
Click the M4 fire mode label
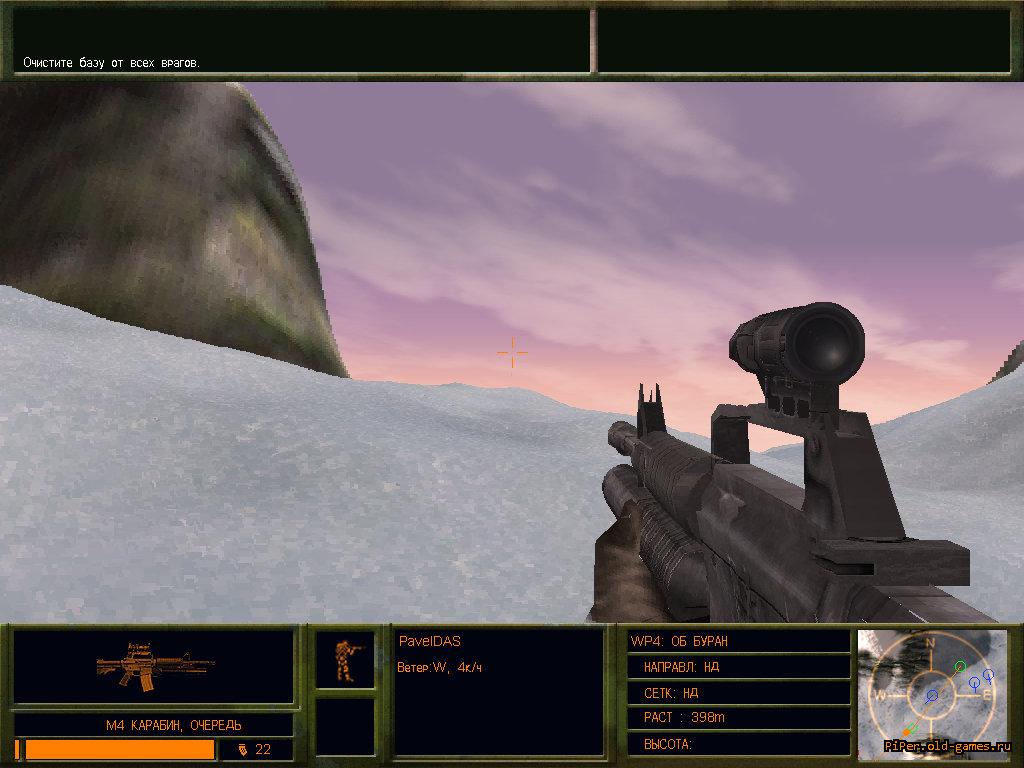174,724
